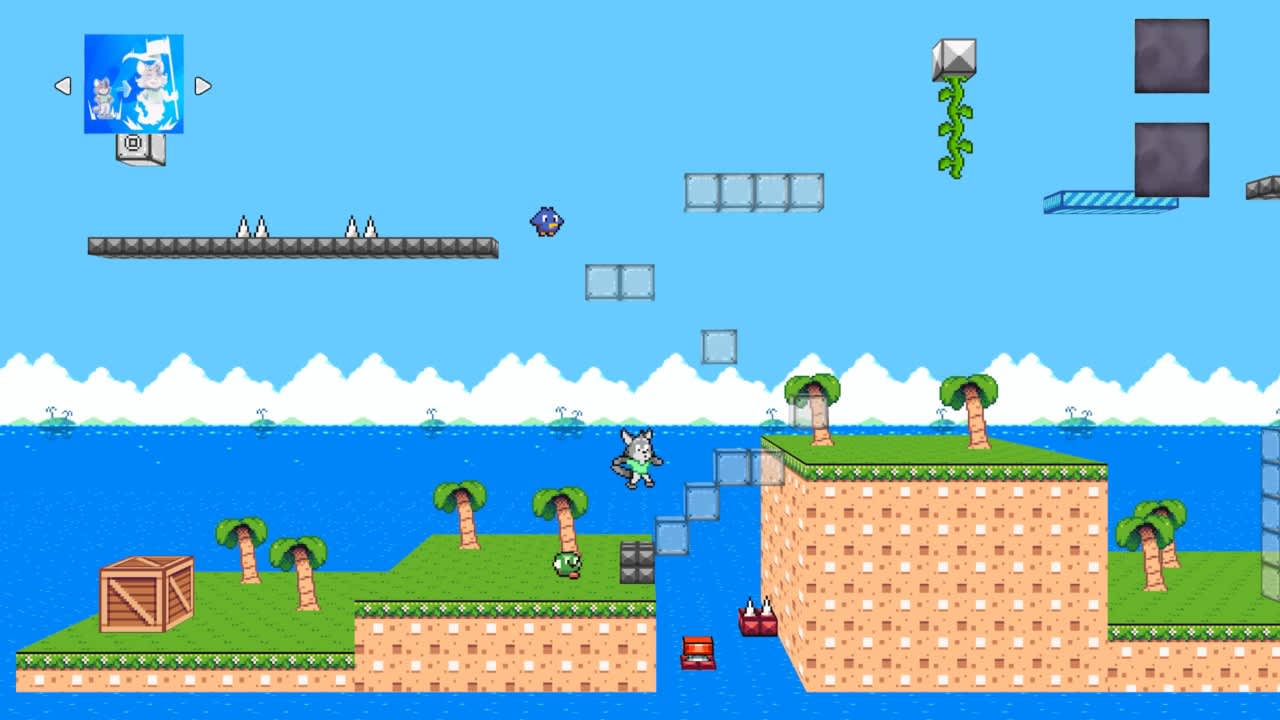This screenshot has height=720, width=1280.
Task: Click the red car floating on the water
Action: point(697,653)
